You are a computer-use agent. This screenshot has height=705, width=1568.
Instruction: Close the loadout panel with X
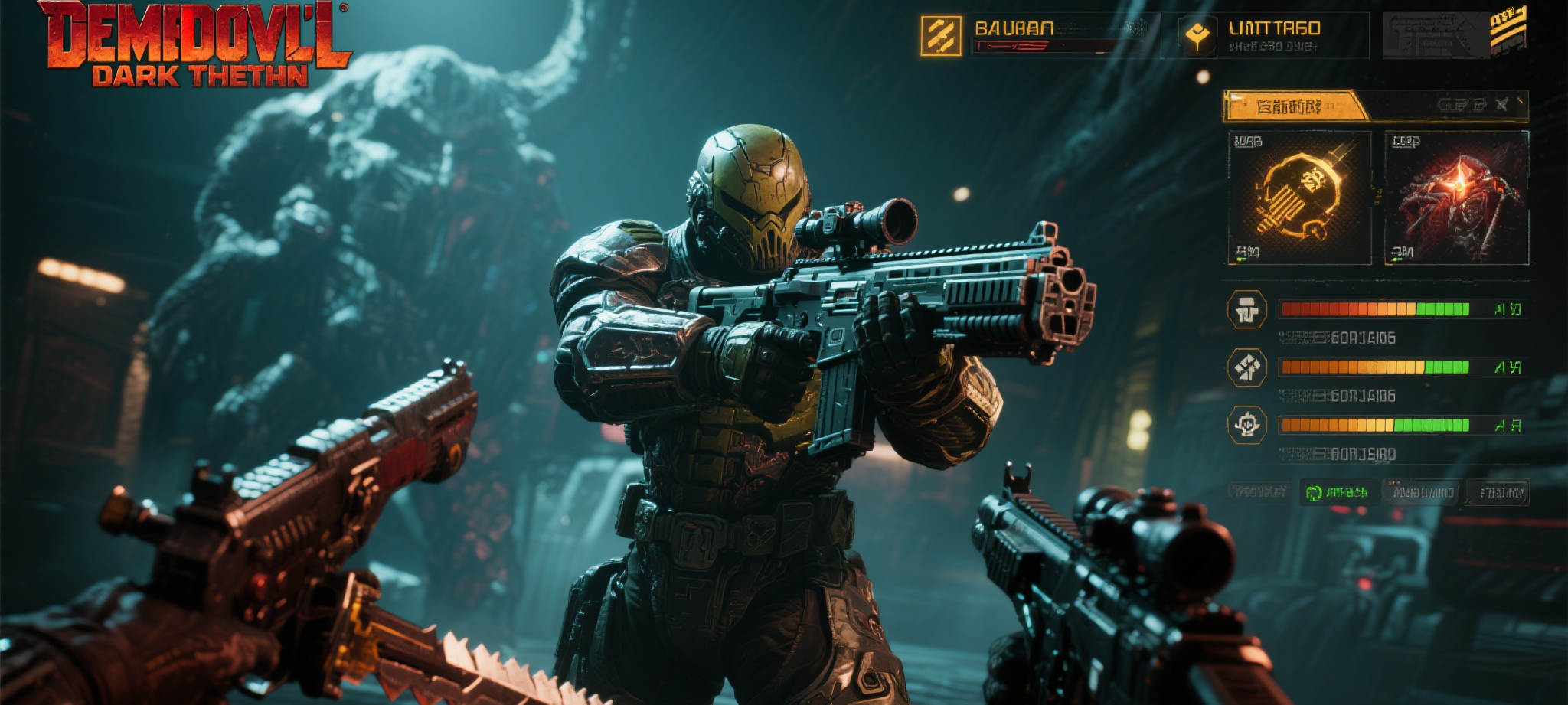[1501, 105]
